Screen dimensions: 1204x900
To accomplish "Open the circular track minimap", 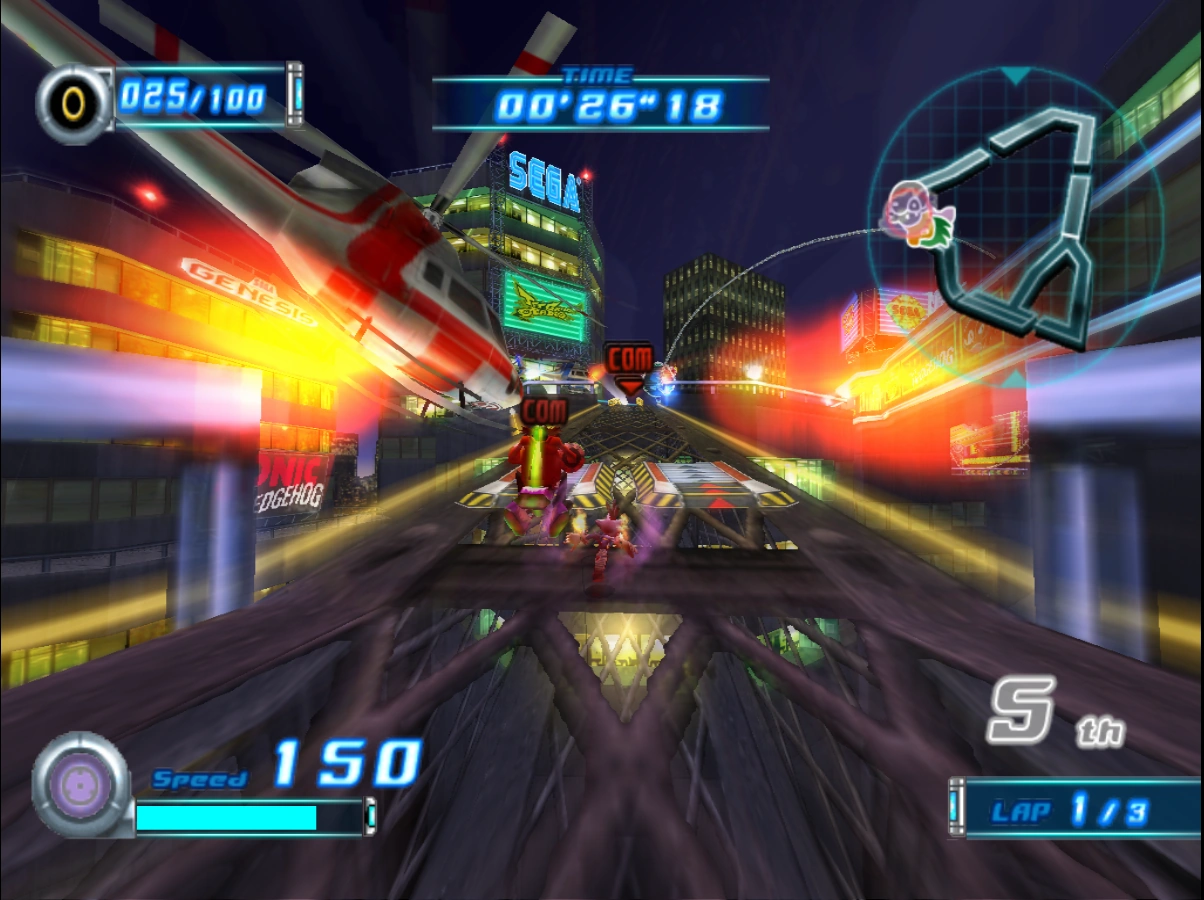I will (1015, 224).
